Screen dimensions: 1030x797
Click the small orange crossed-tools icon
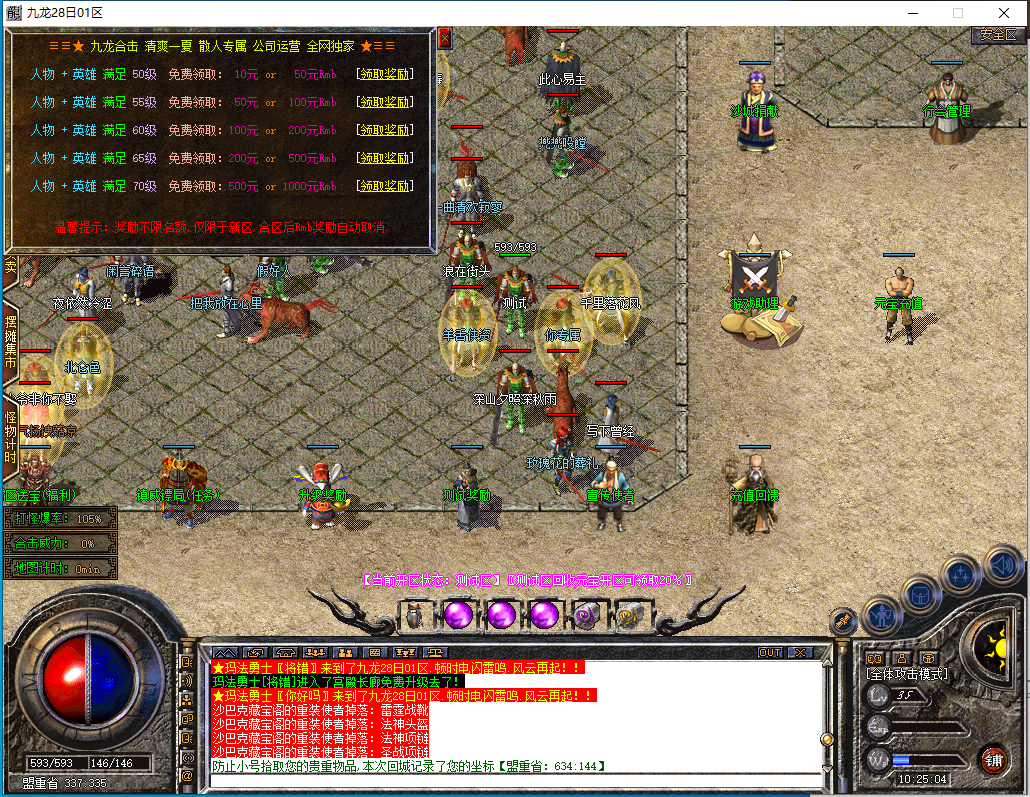[x=843, y=622]
